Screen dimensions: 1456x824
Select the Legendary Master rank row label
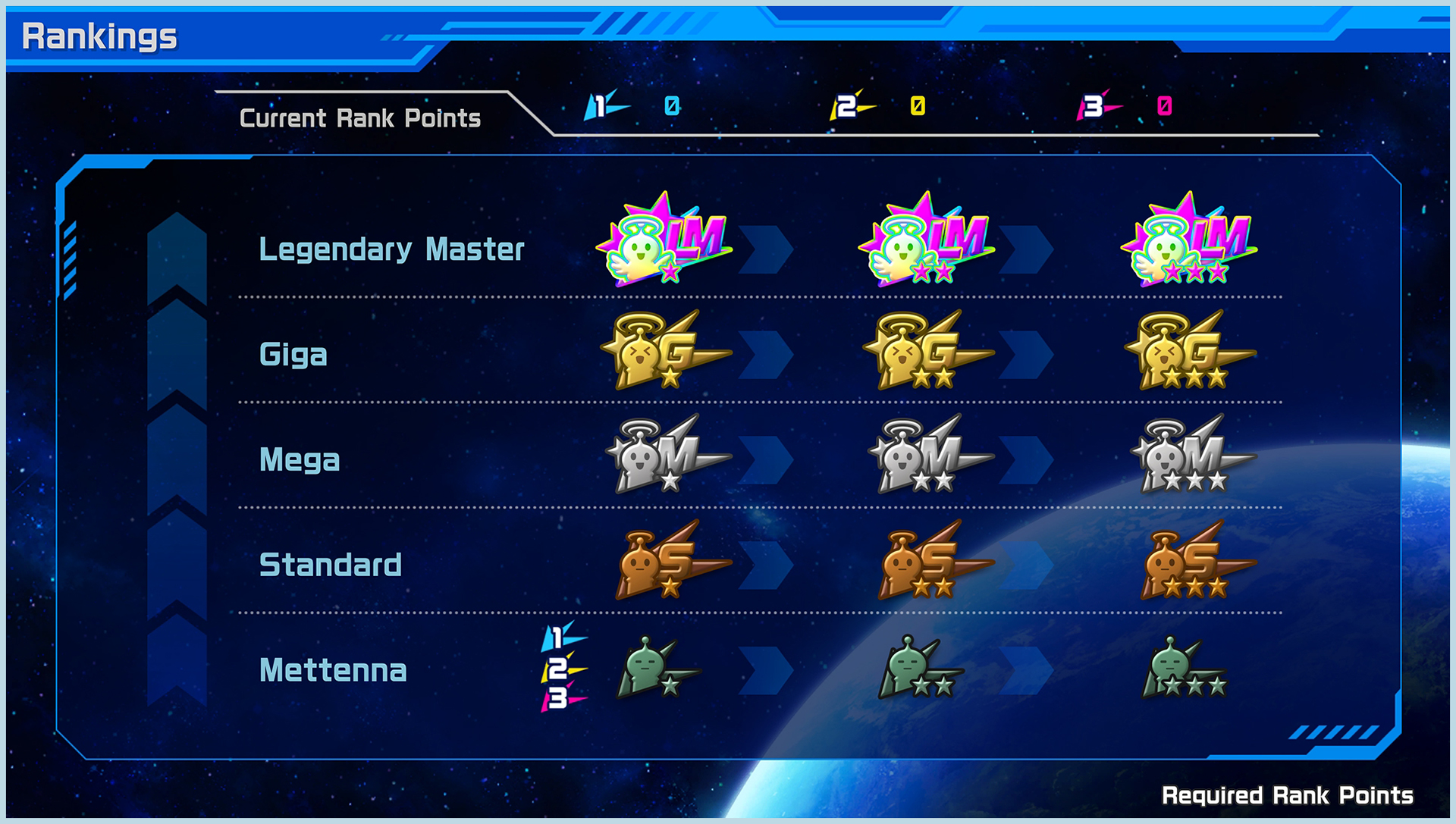point(391,249)
